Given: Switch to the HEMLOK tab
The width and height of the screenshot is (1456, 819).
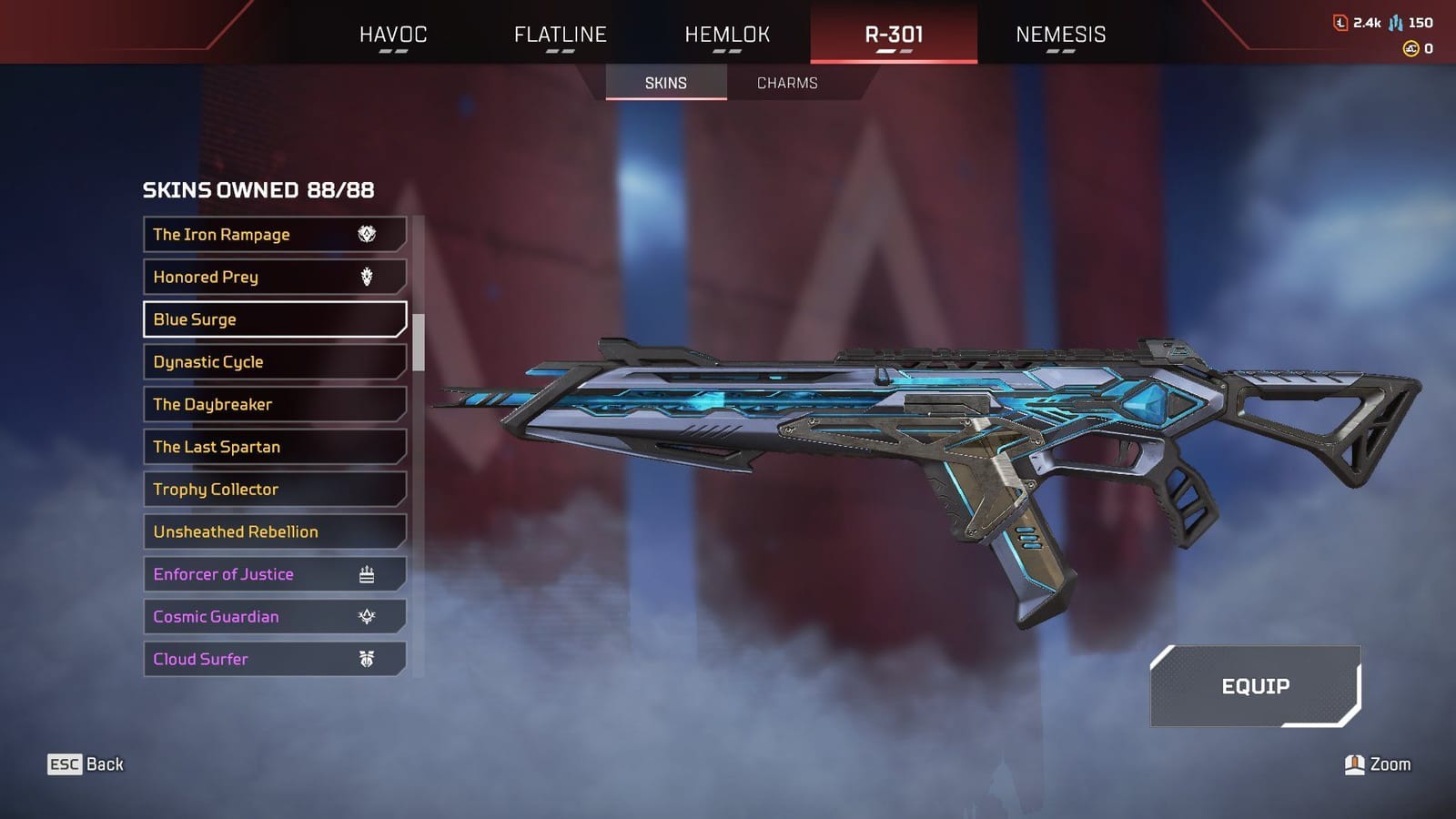Looking at the screenshot, I should click(725, 34).
